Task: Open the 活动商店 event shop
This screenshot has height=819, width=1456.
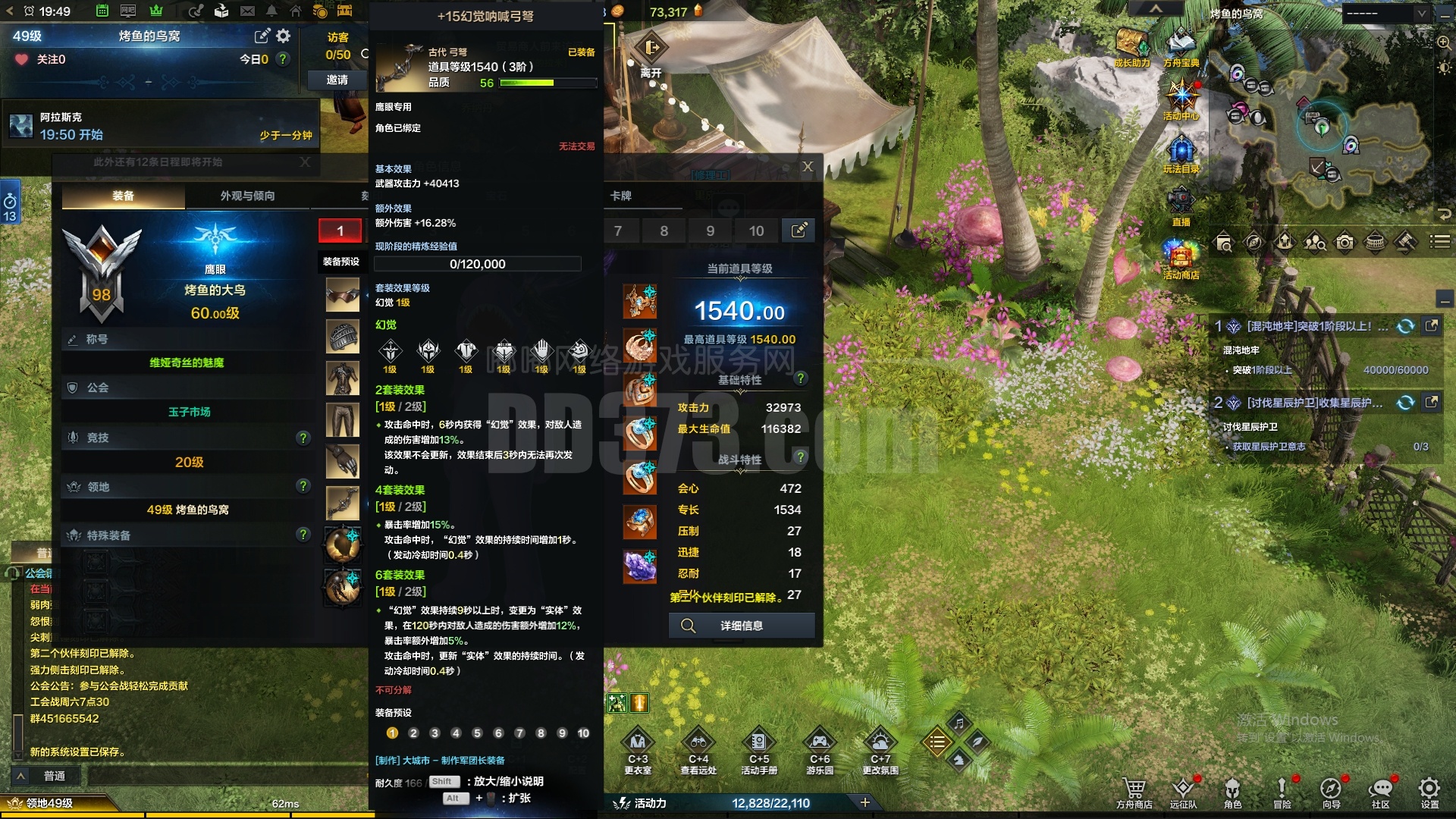Action: tap(1181, 256)
